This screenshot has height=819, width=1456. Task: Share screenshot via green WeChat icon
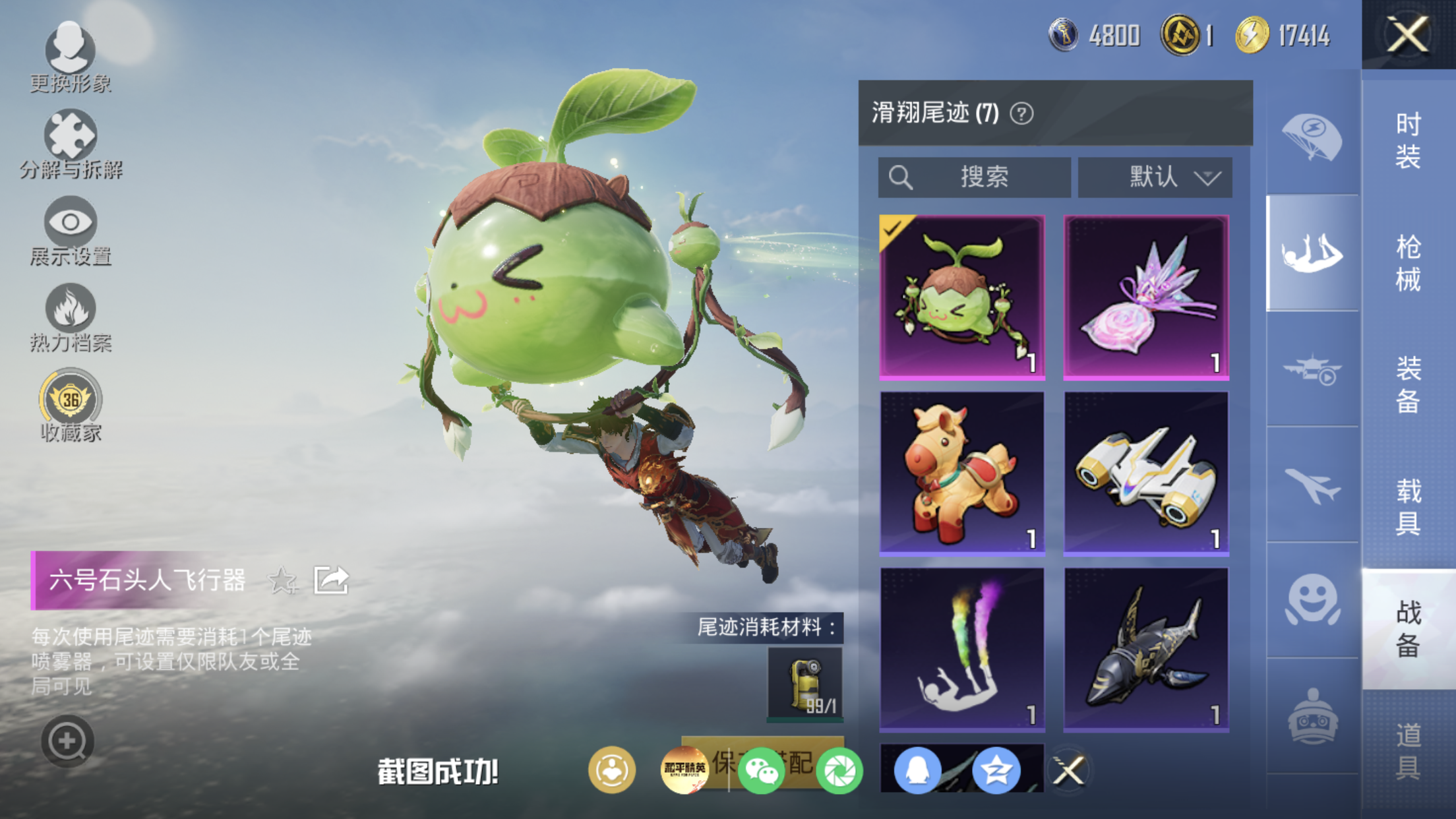coord(761,770)
